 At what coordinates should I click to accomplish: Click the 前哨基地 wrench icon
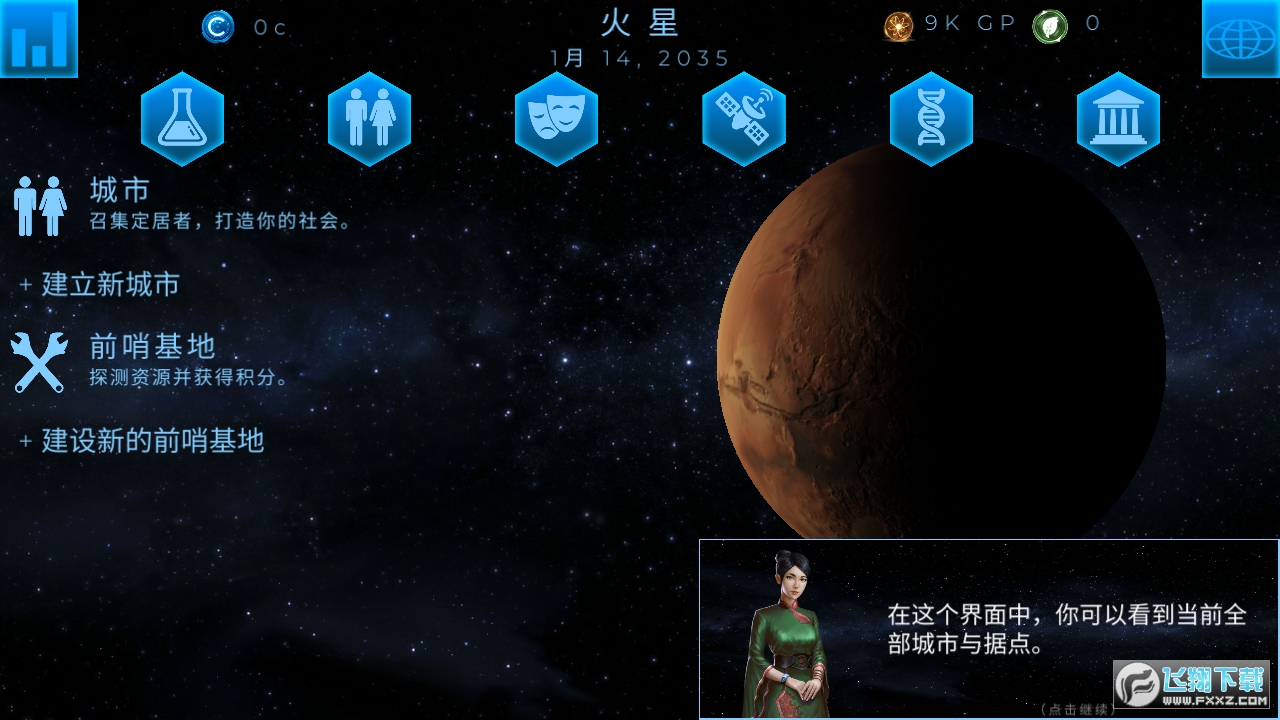tap(40, 362)
